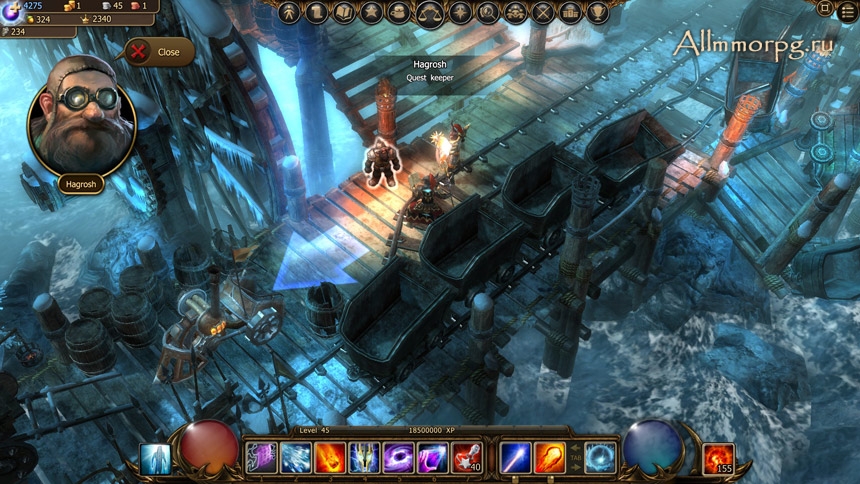Image resolution: width=860 pixels, height=484 pixels.
Task: Toggle fullscreen with the square button
Action: (825, 8)
